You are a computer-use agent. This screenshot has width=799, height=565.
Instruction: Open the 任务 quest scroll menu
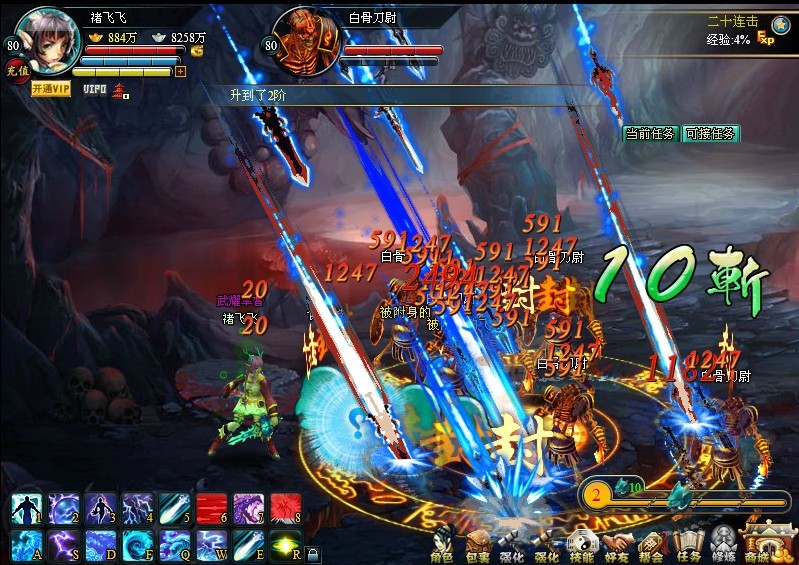(x=688, y=544)
